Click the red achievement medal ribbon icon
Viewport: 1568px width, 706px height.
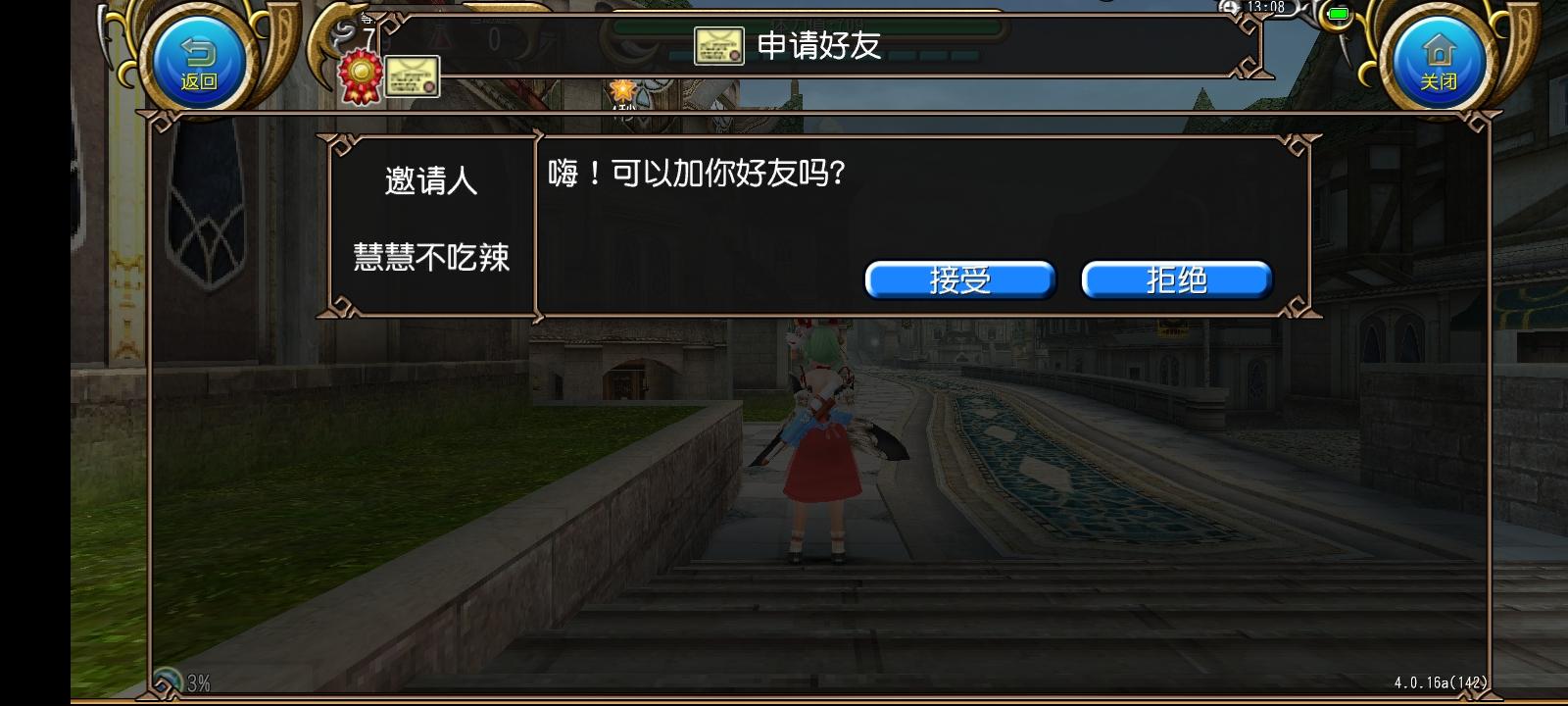click(360, 76)
